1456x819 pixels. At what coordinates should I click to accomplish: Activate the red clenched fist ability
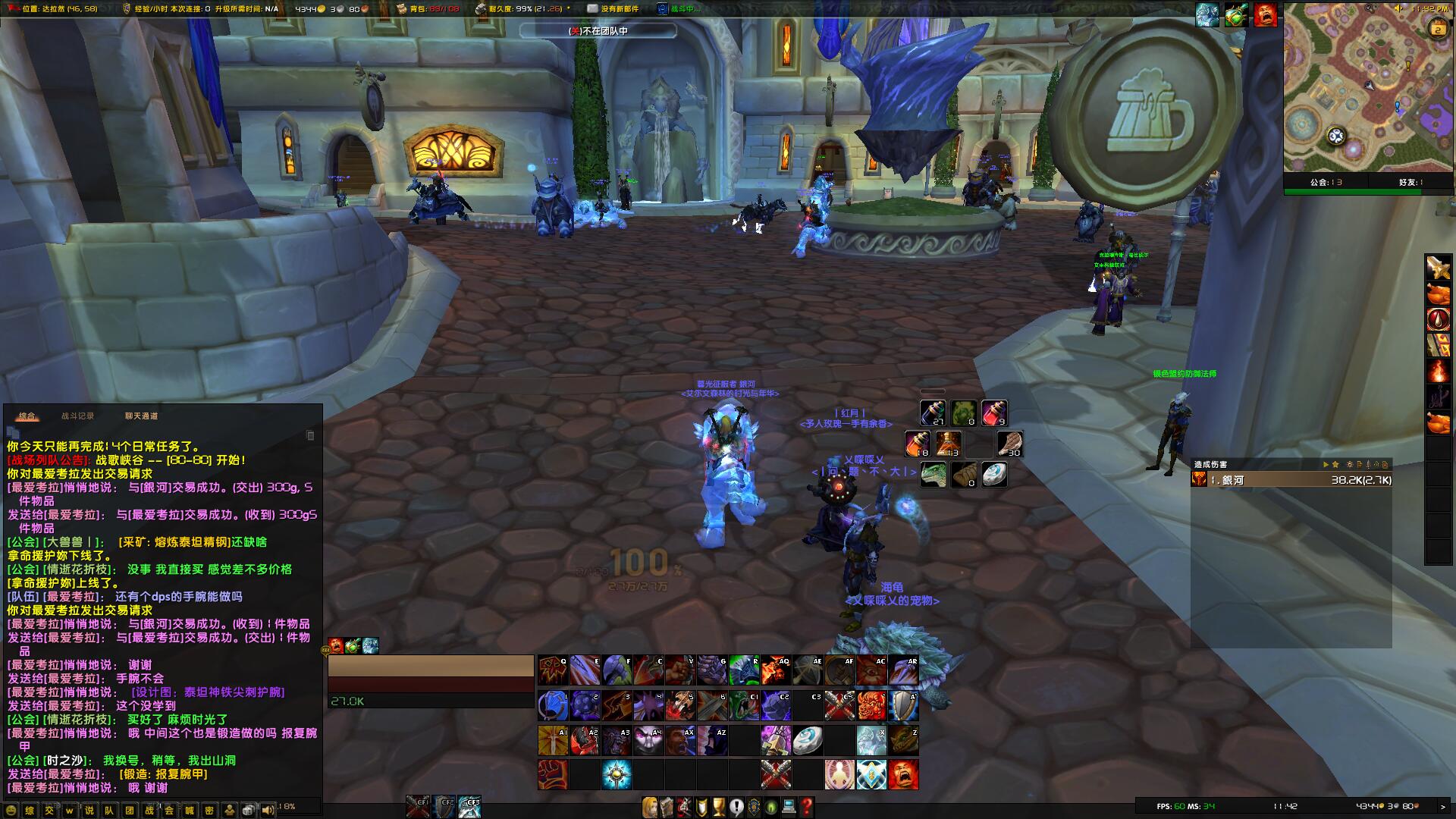(x=553, y=775)
